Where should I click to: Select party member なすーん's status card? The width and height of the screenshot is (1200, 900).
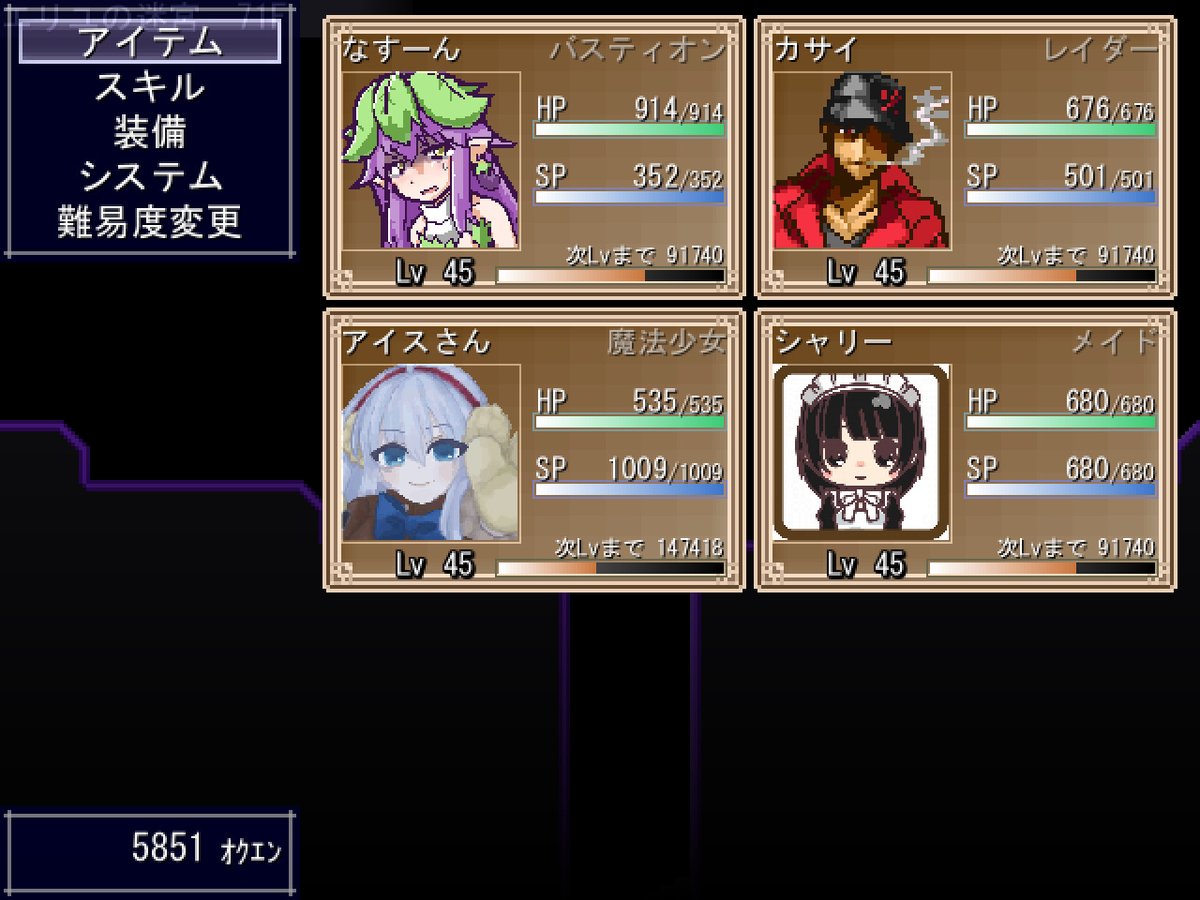(x=533, y=157)
